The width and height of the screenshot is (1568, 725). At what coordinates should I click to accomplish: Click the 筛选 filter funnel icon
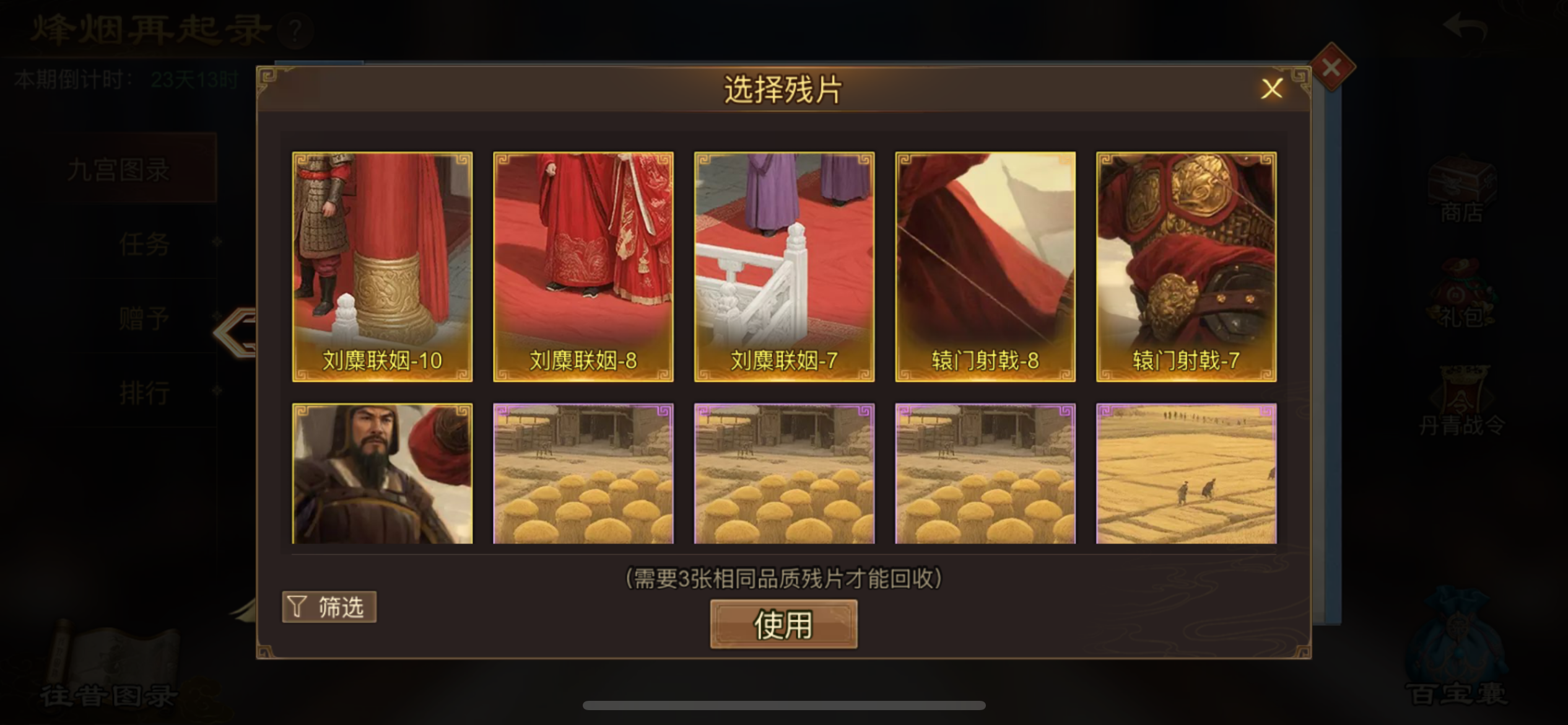click(x=295, y=607)
